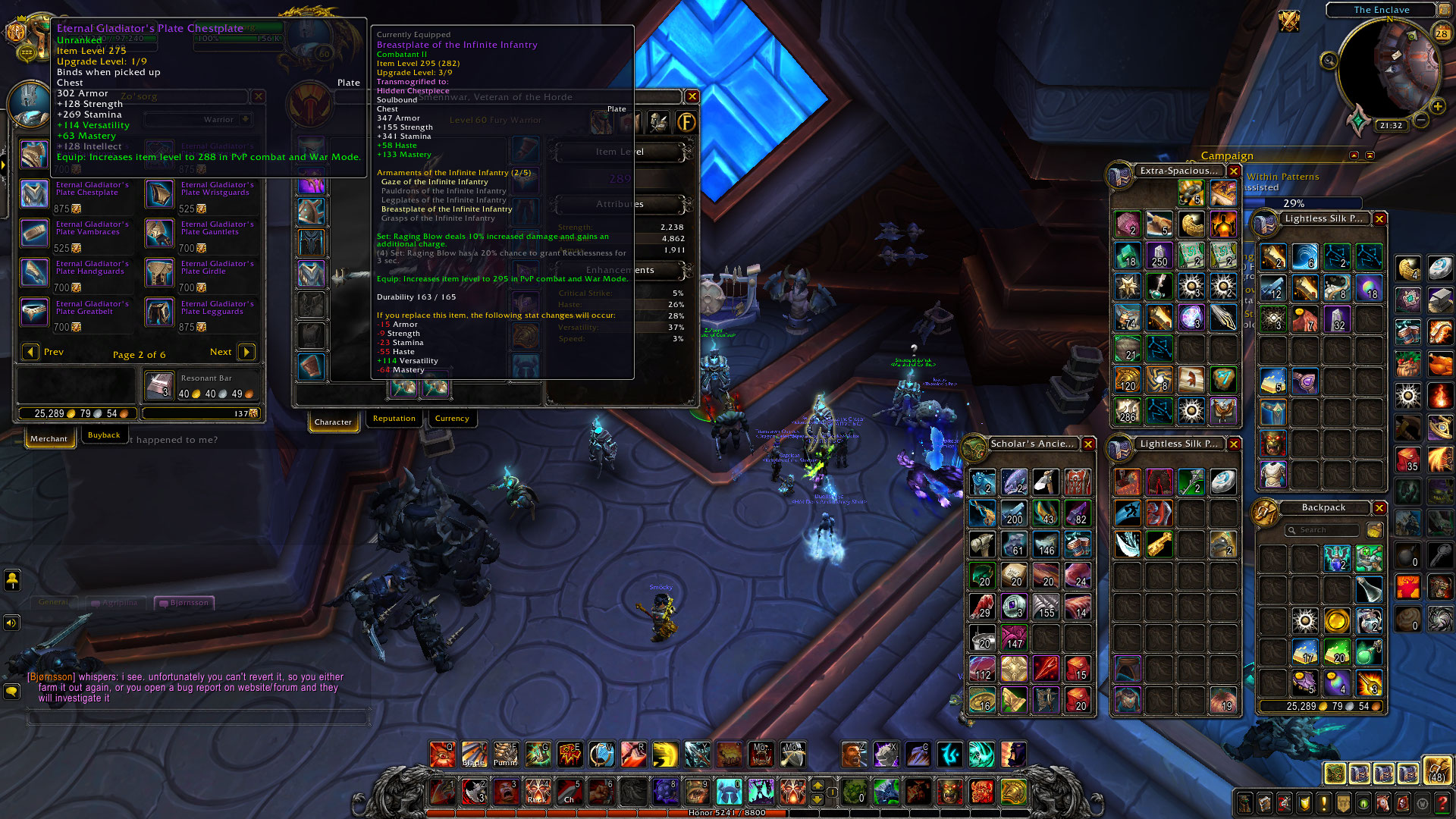
Task: Switch to the Currency tab
Action: (x=452, y=419)
